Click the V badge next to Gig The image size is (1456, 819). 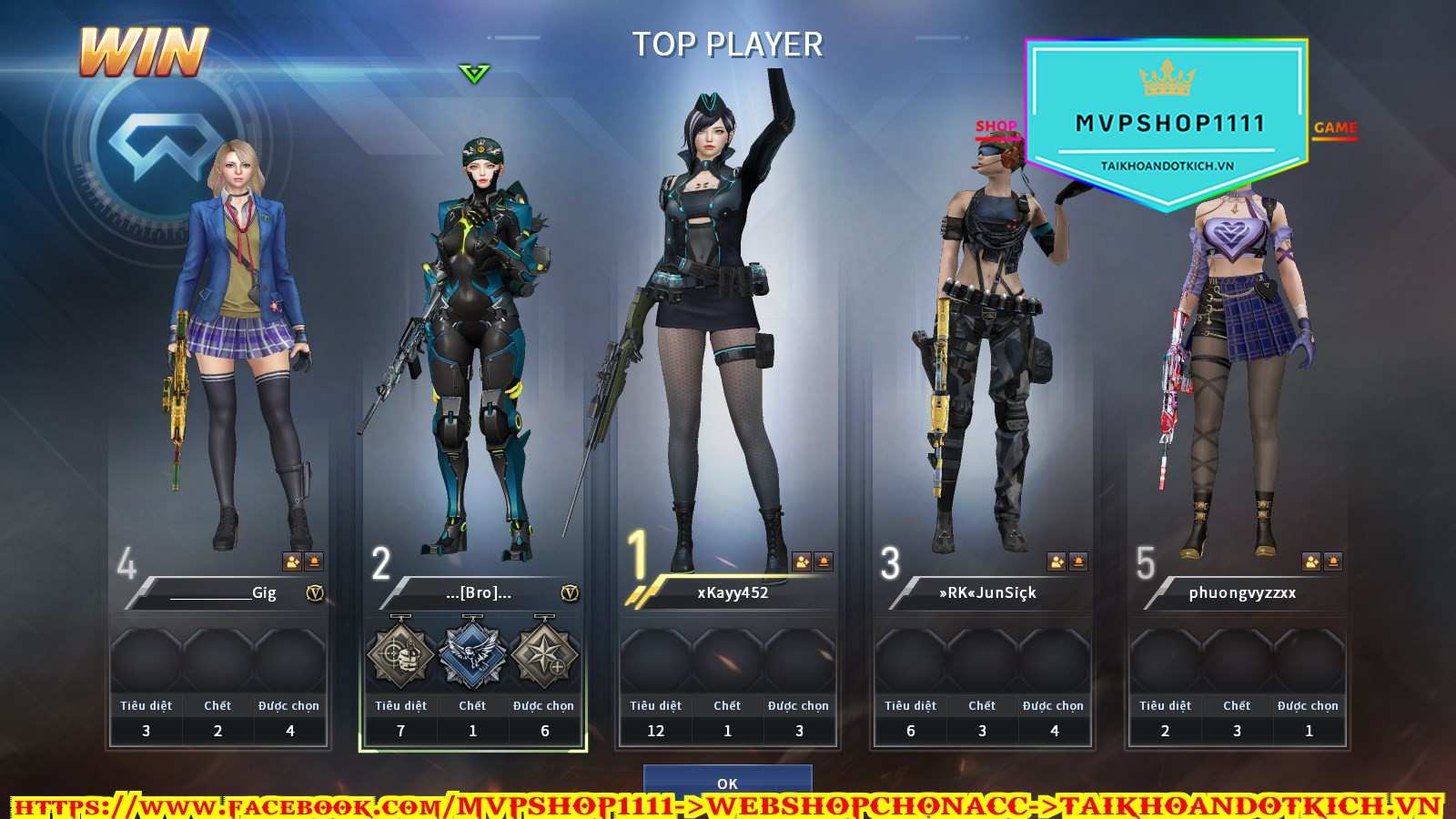tap(315, 593)
